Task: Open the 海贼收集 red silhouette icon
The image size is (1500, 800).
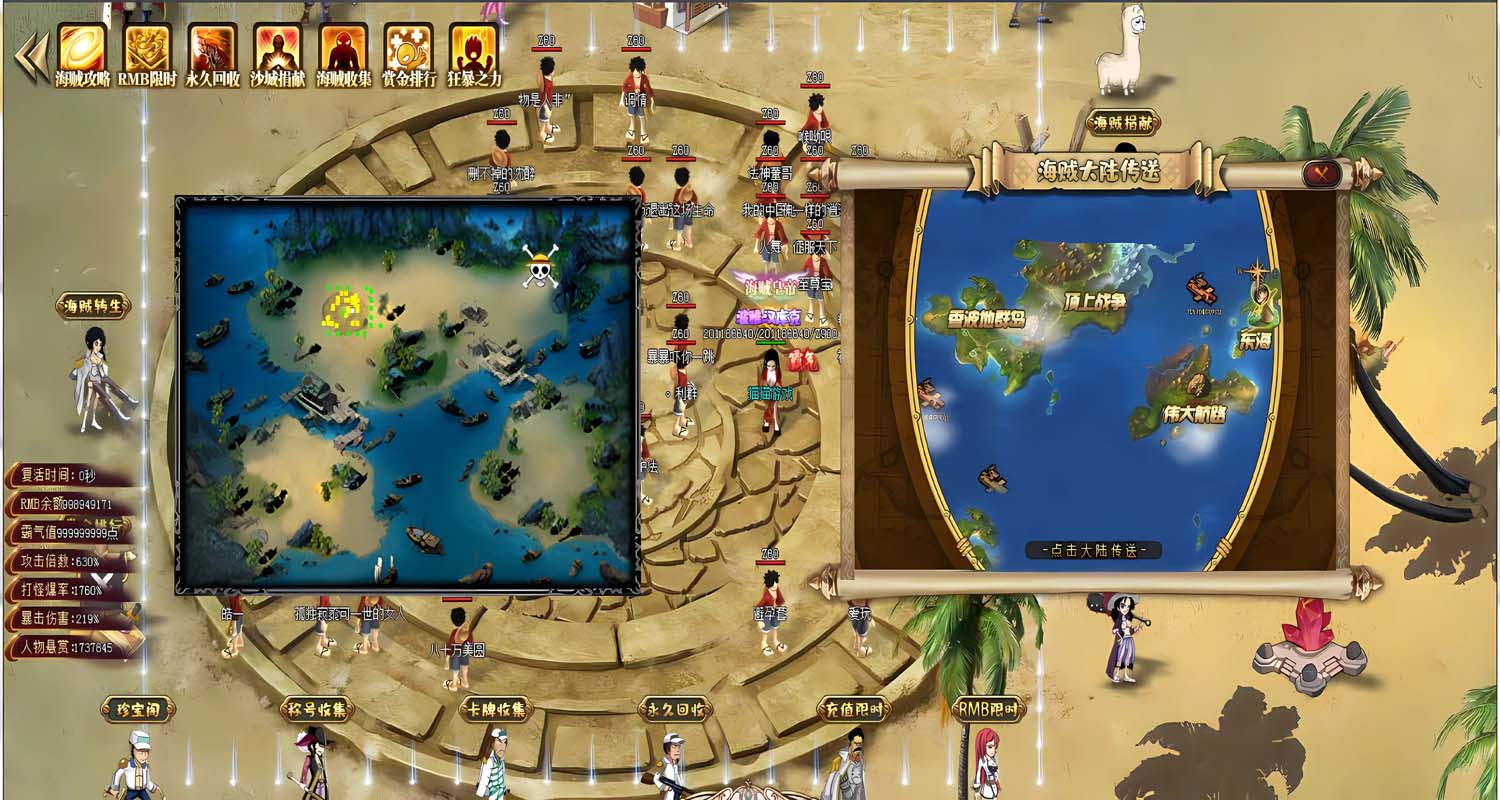Action: coord(343,49)
